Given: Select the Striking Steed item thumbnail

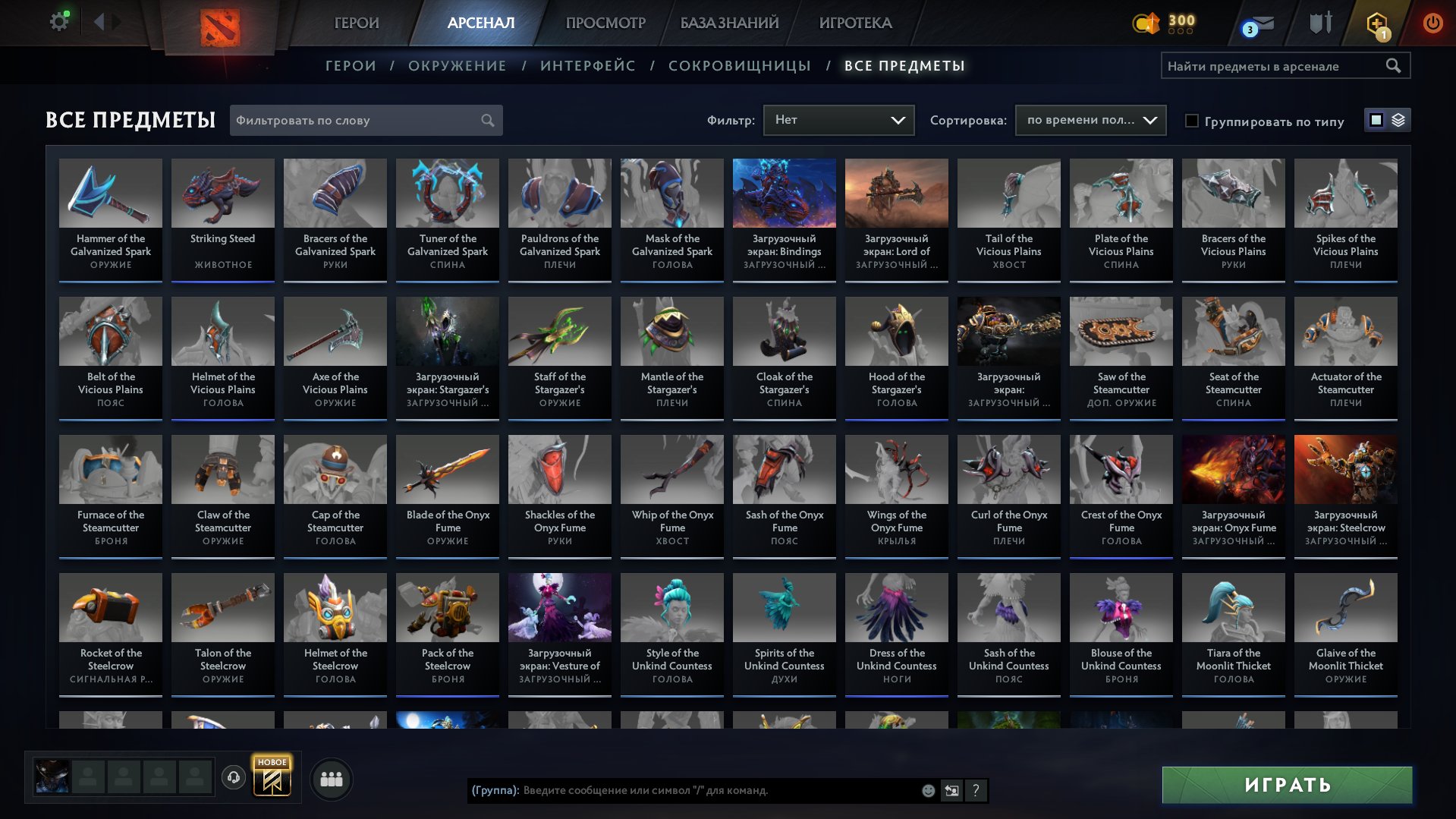Looking at the screenshot, I should click(222, 194).
